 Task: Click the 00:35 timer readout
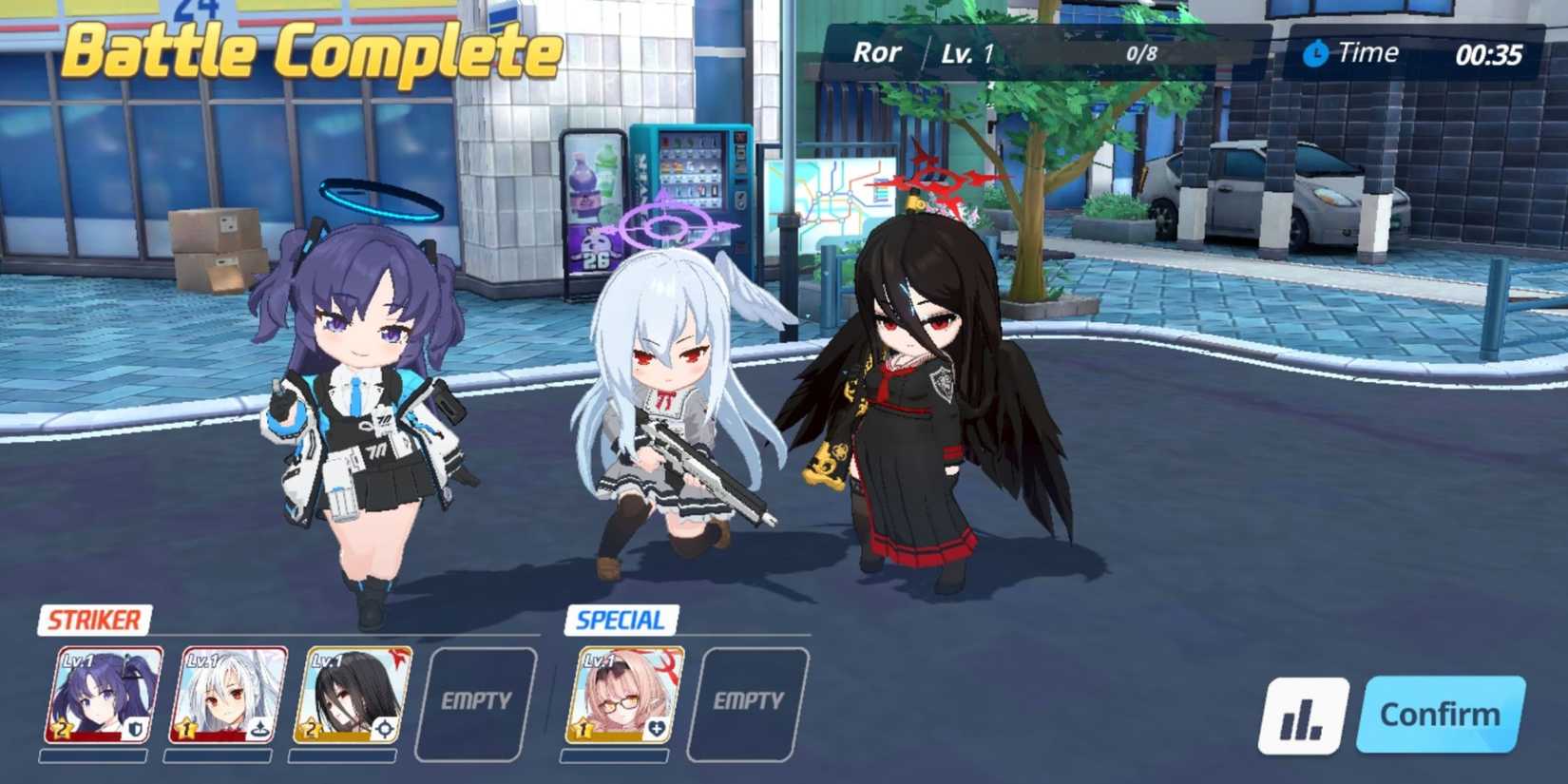coord(1489,53)
